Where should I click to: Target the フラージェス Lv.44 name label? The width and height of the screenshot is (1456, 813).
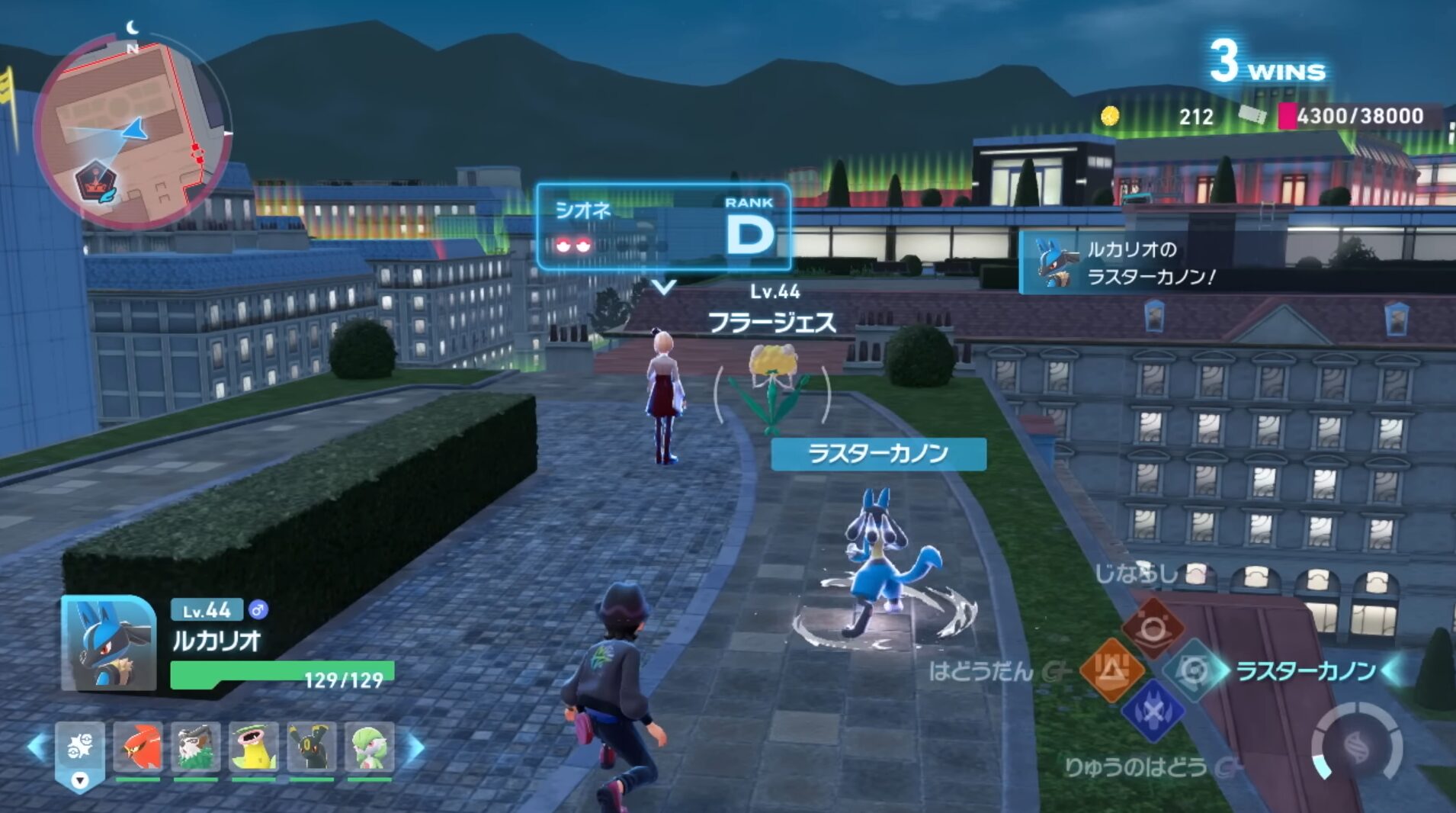click(x=772, y=323)
